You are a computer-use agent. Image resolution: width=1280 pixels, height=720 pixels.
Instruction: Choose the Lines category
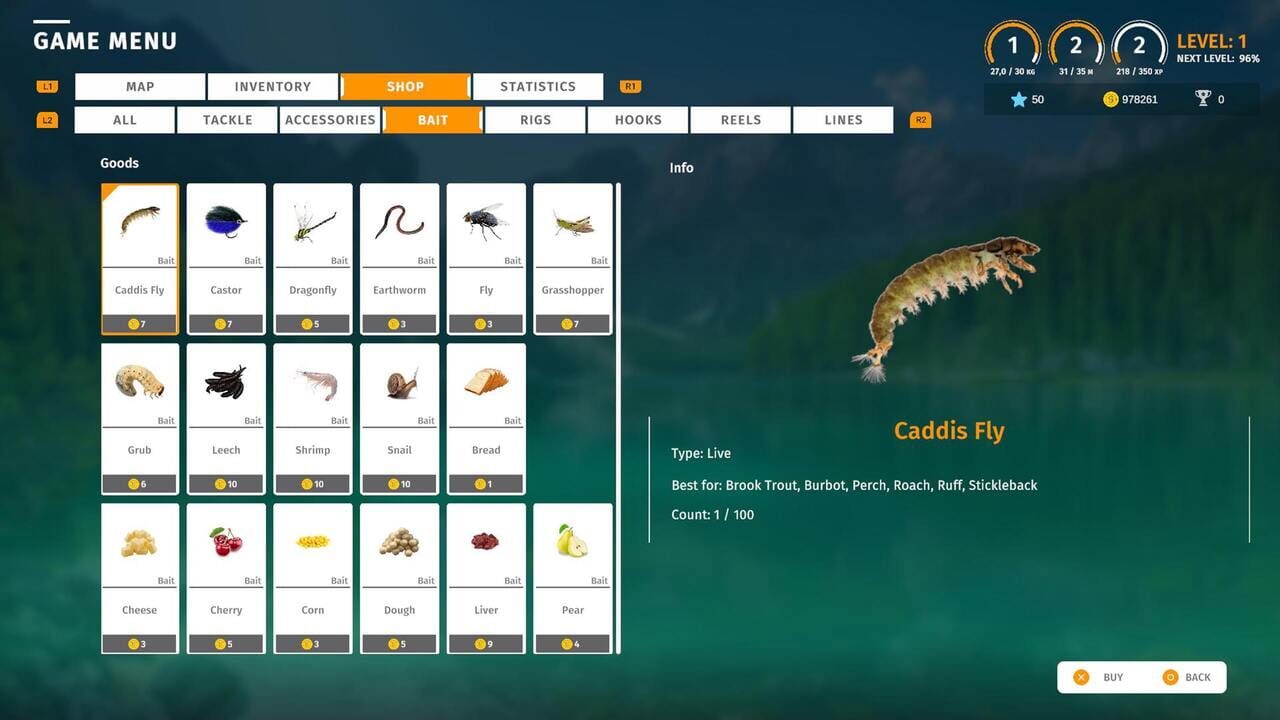(x=843, y=120)
